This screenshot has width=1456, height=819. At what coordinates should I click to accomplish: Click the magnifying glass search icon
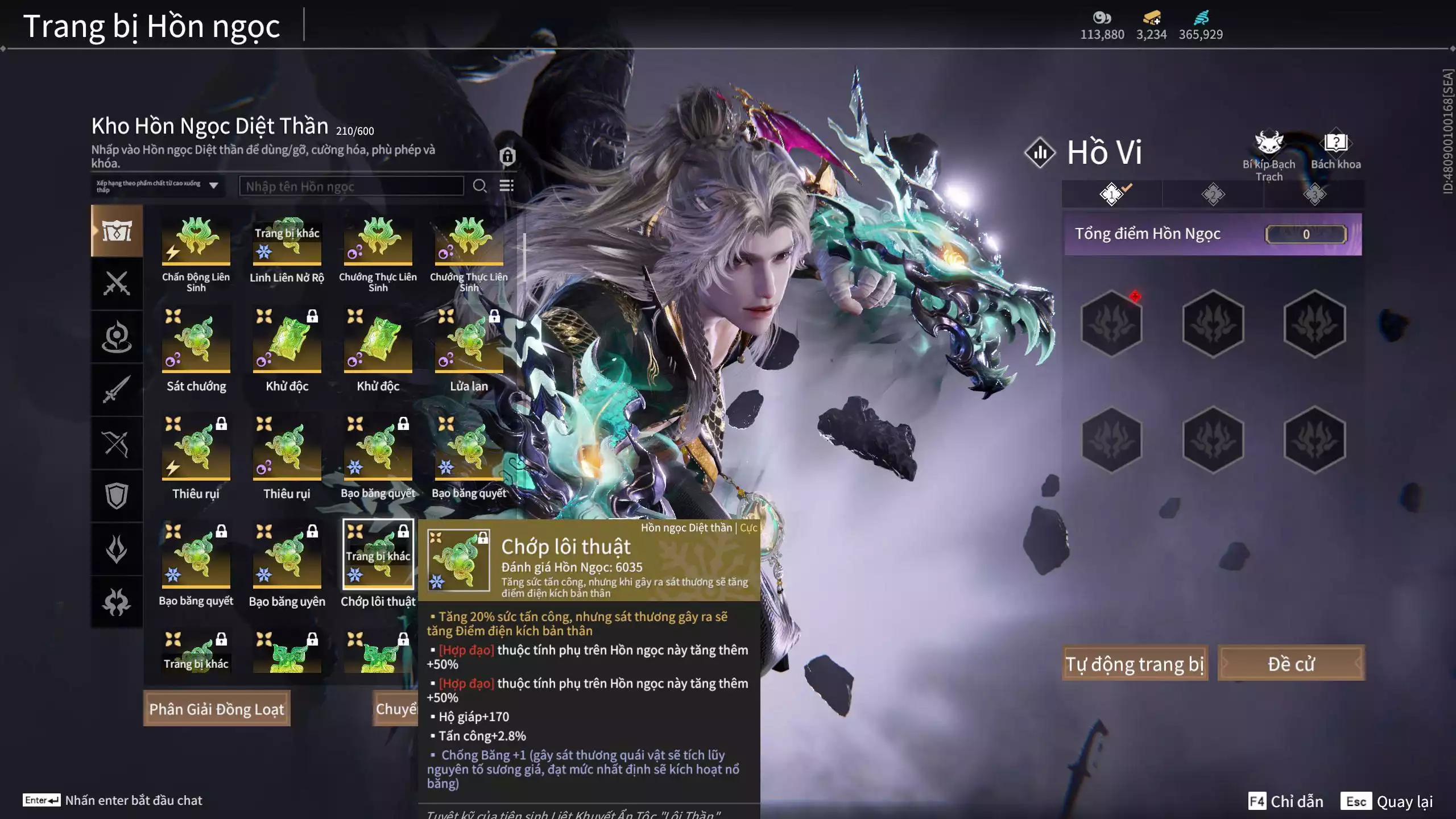pyautogui.click(x=479, y=186)
